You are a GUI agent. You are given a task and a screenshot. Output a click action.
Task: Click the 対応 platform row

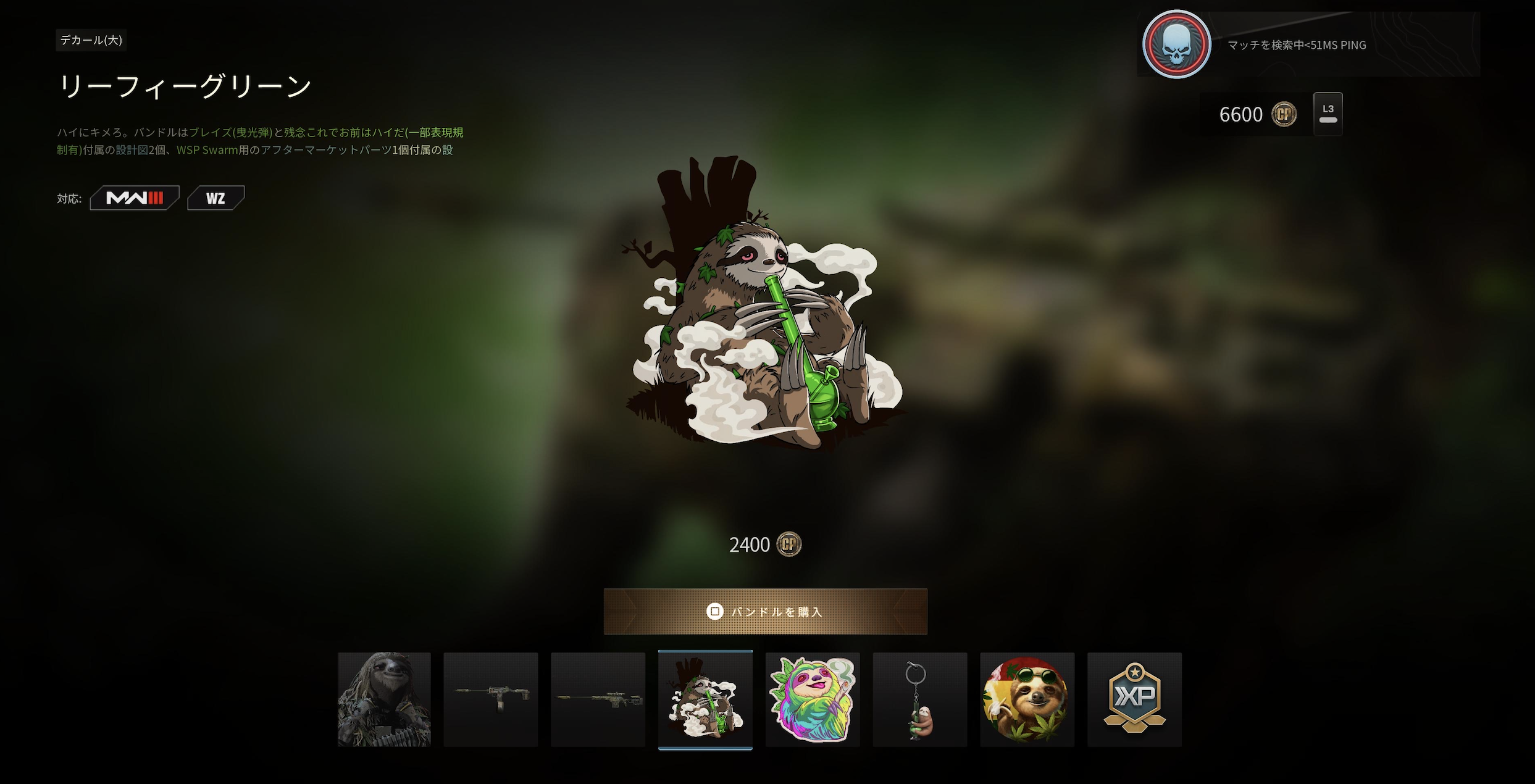point(70,199)
